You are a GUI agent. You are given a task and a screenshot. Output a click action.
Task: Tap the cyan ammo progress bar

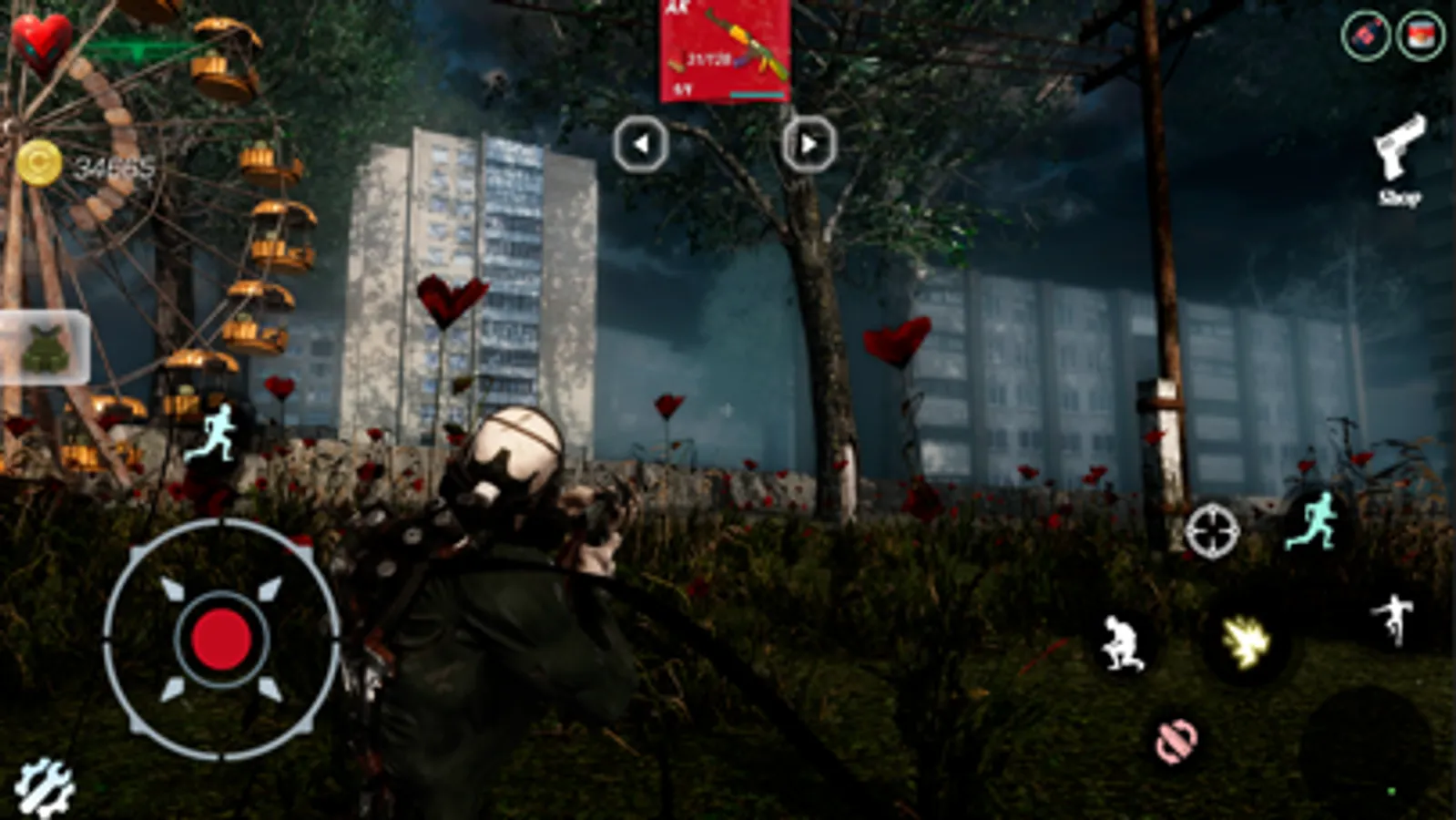tap(757, 95)
